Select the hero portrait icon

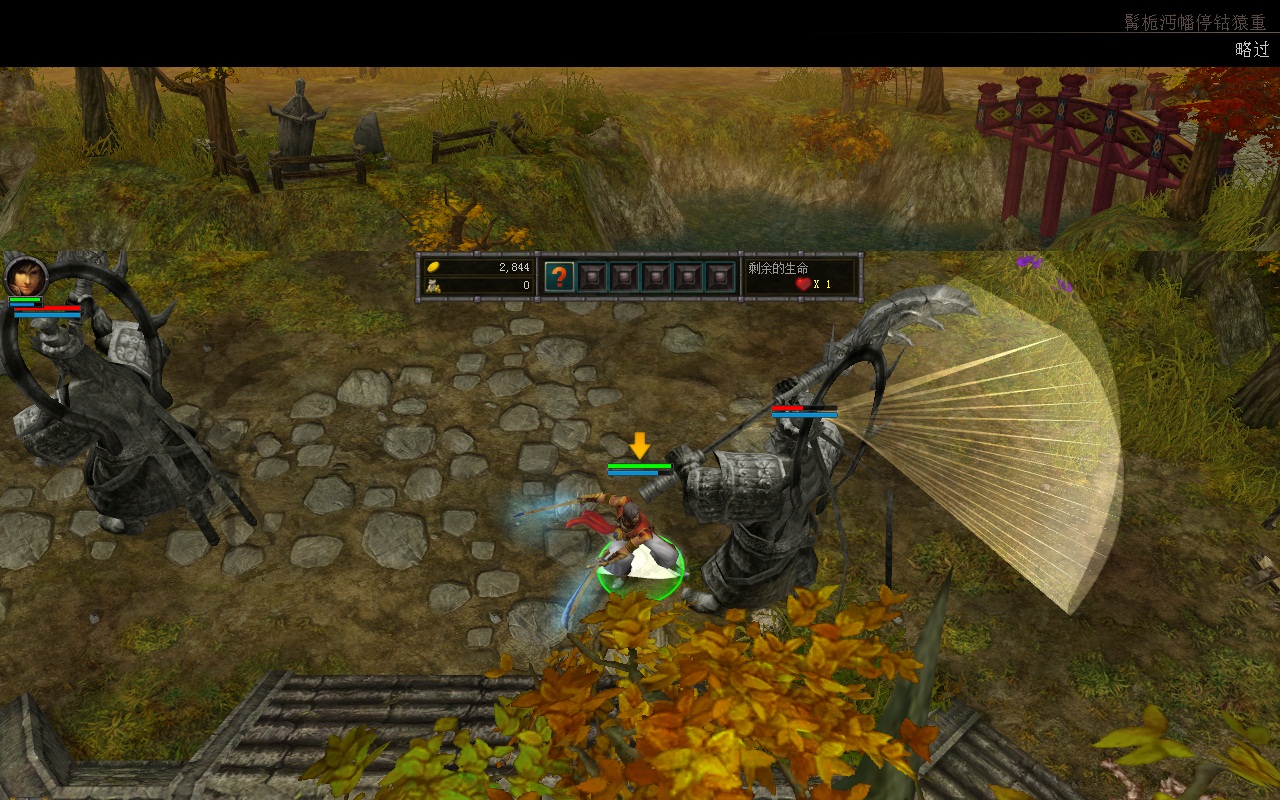(x=25, y=276)
